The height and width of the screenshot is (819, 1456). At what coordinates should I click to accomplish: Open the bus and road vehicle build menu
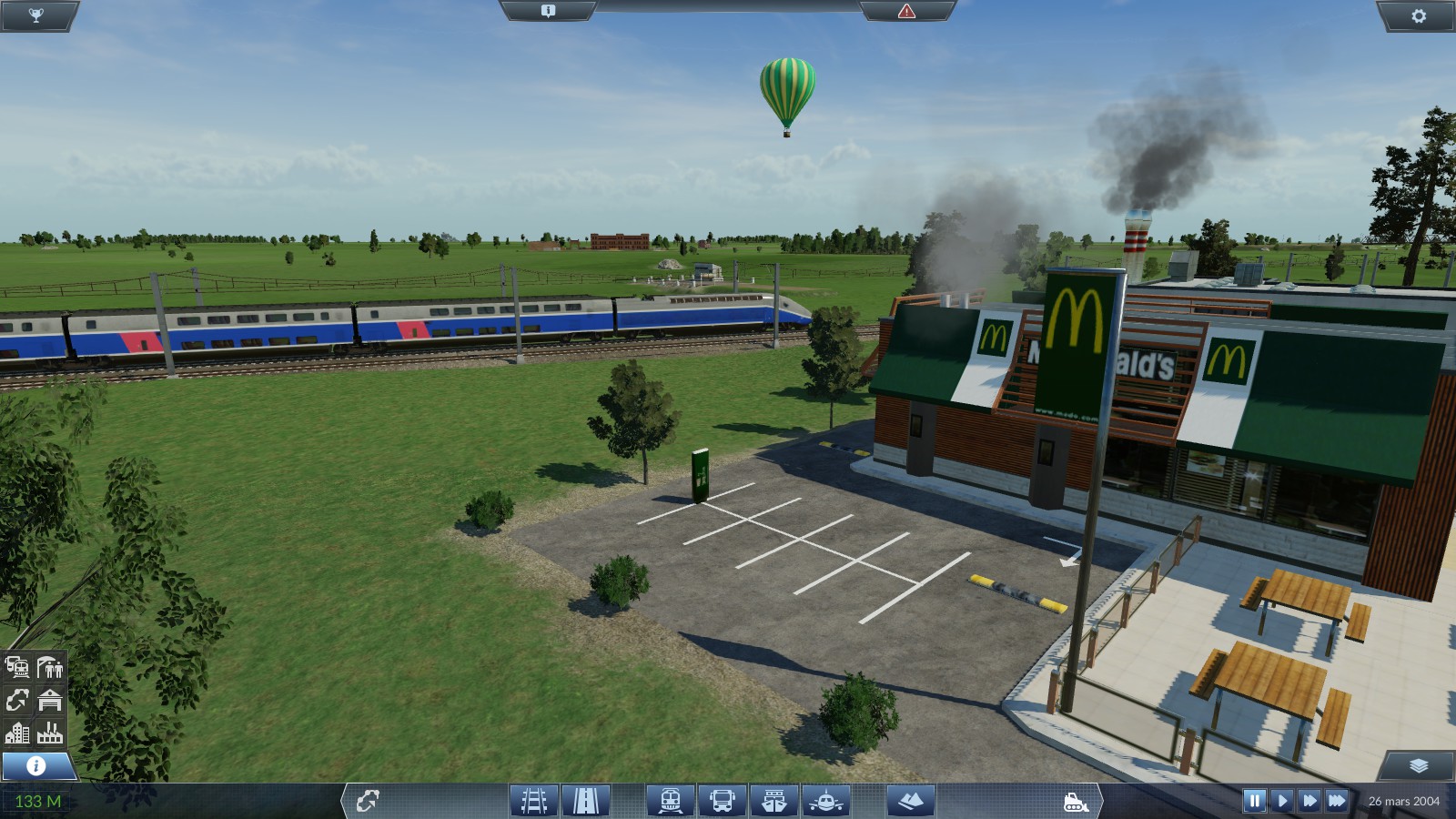click(x=723, y=801)
